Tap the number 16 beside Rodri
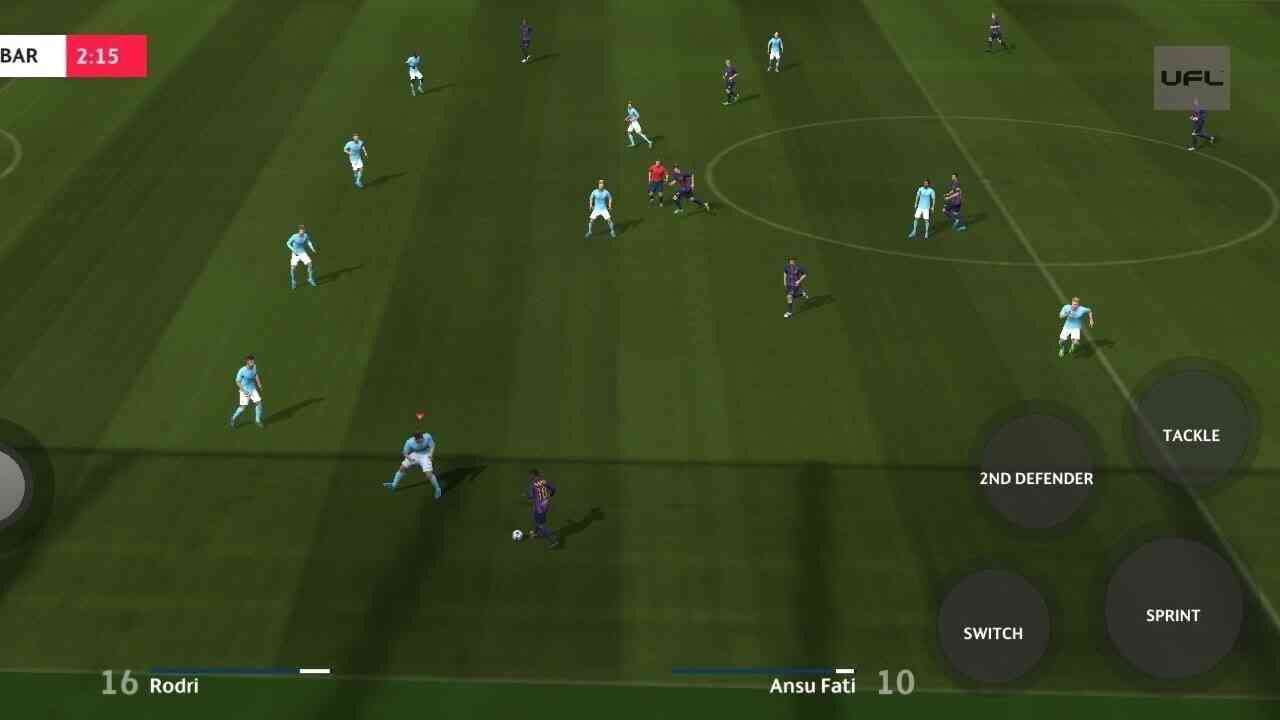The height and width of the screenshot is (720, 1280). coord(120,684)
